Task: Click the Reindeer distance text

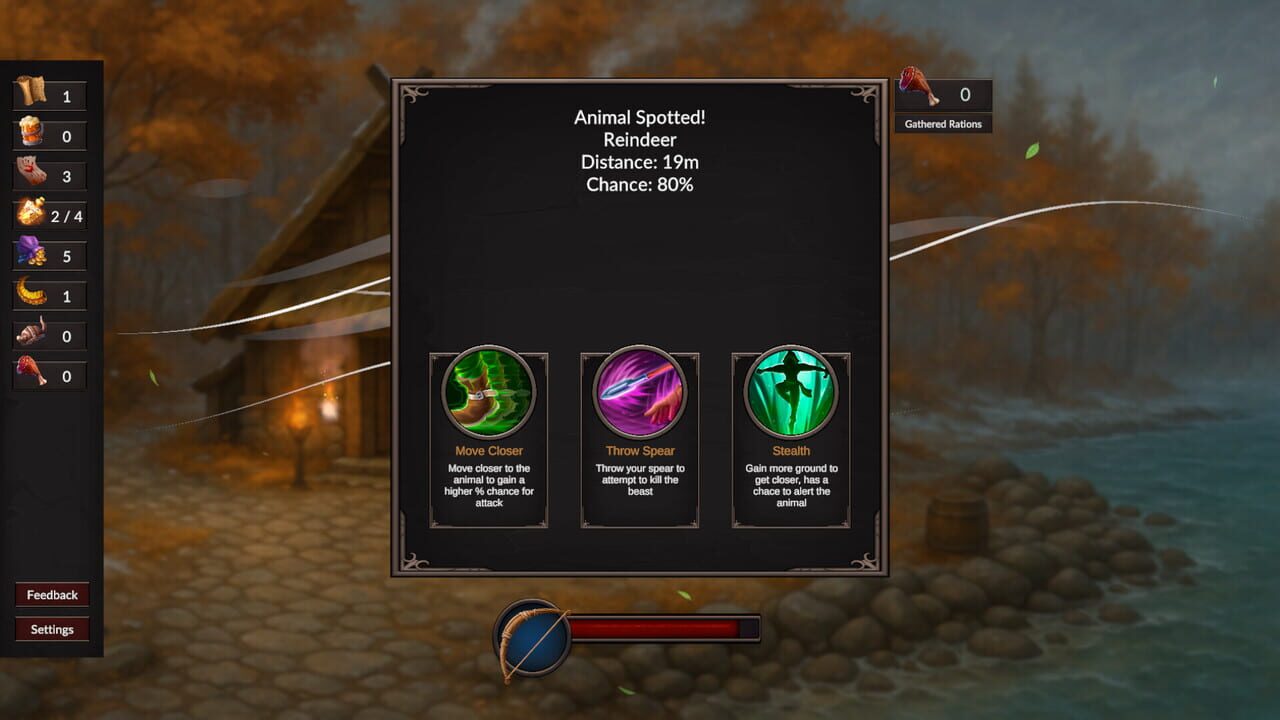Action: point(640,162)
